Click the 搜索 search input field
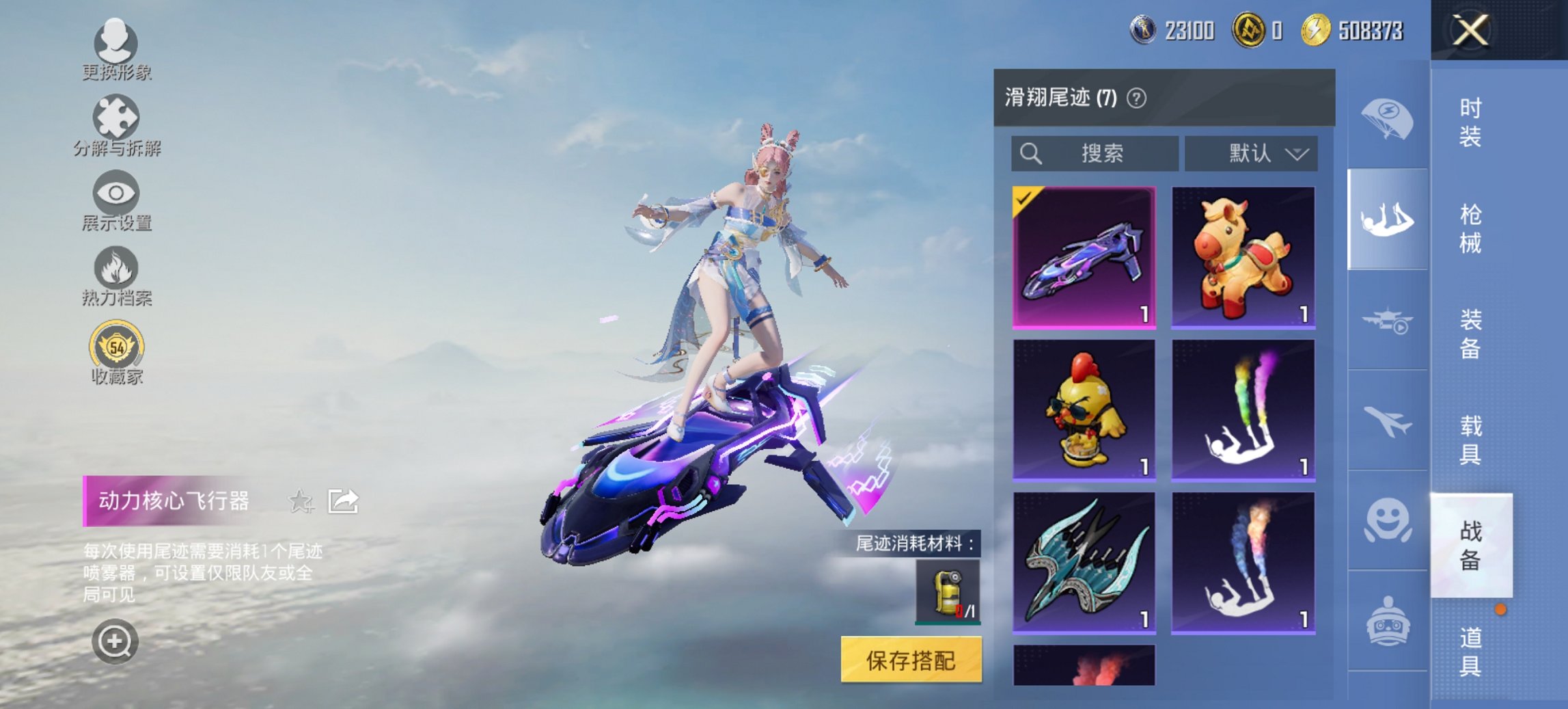The height and width of the screenshot is (709, 1568). point(1093,153)
